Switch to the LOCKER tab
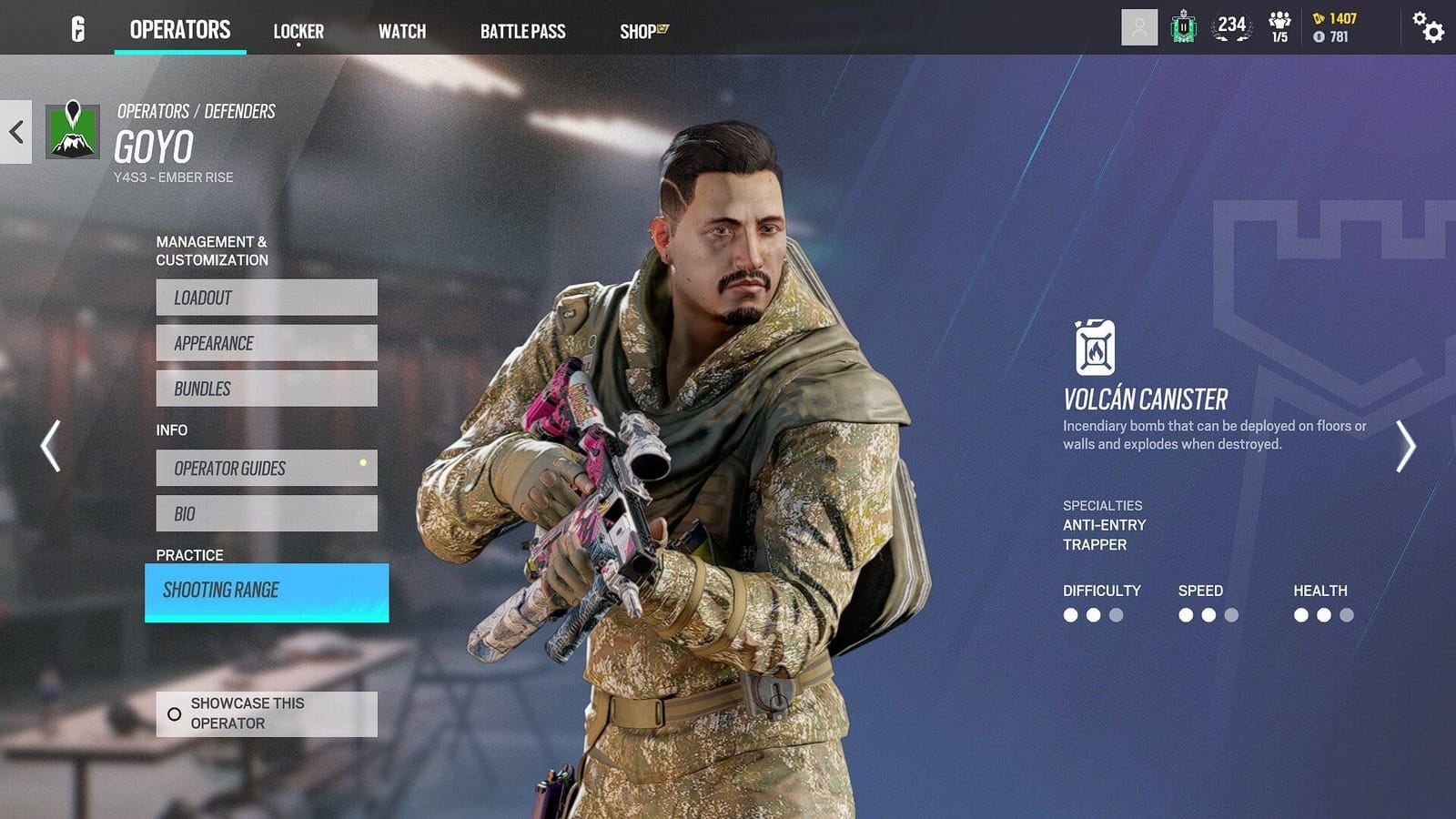Viewport: 1456px width, 819px height. tap(298, 30)
